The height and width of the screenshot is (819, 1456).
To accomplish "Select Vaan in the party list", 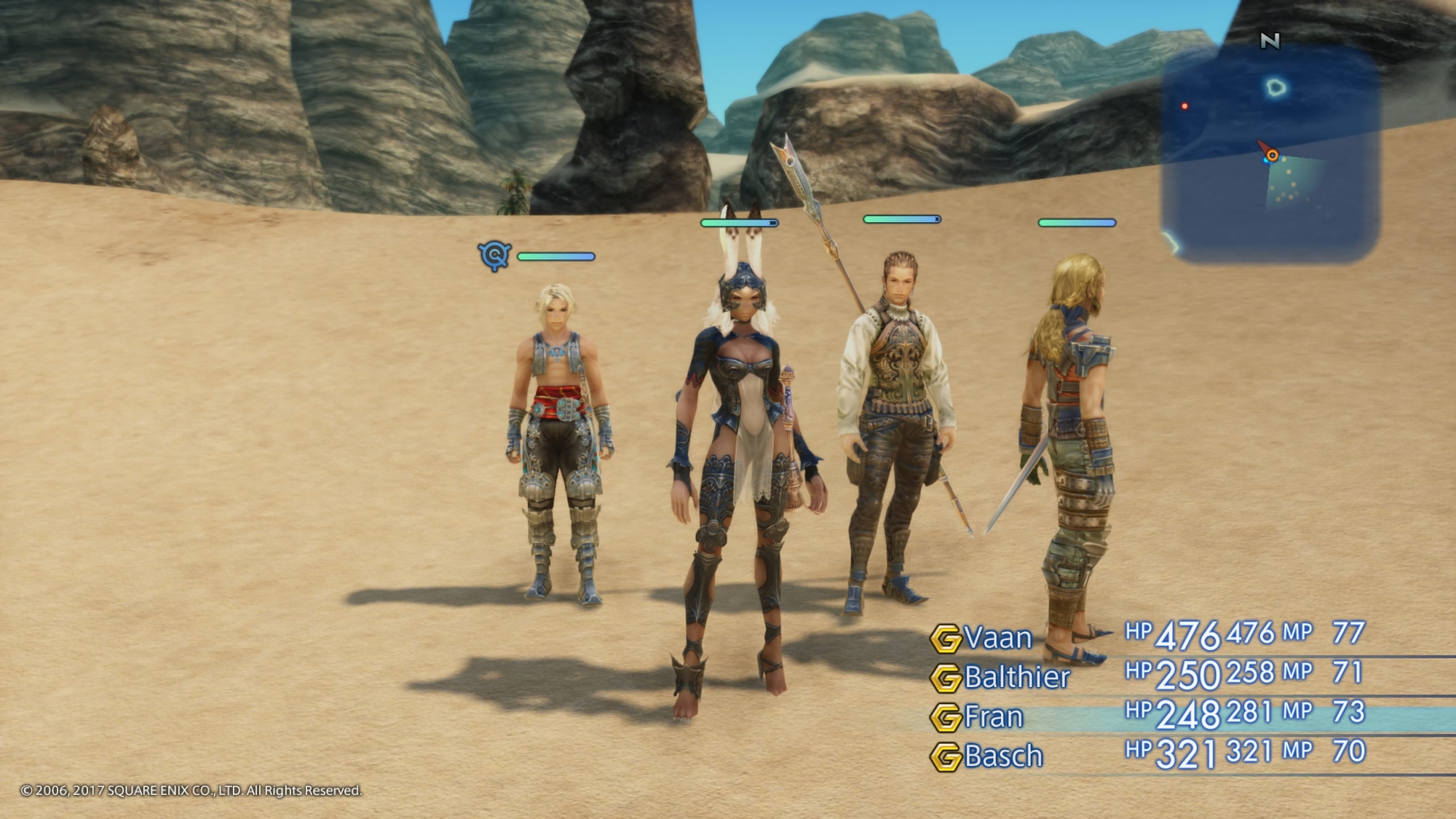I will point(998,638).
